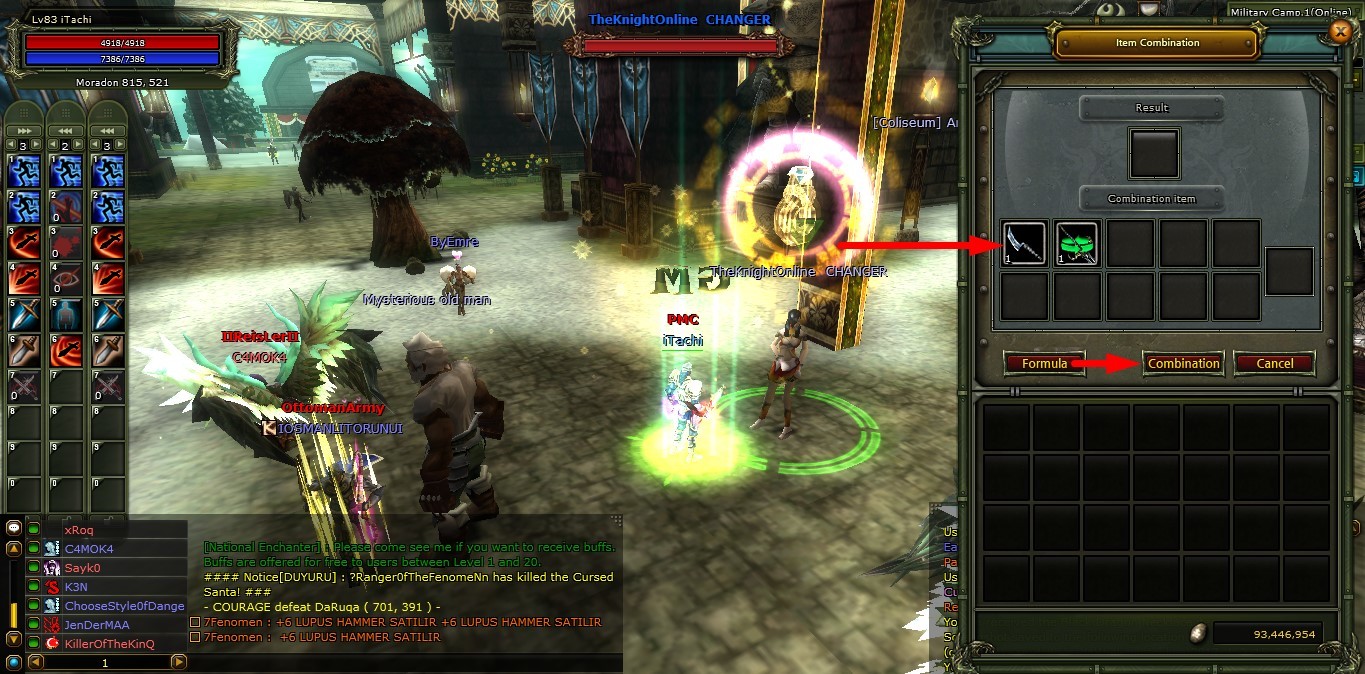This screenshot has width=1365, height=674.
Task: Activate the eye skill in the middle hotbar
Action: [x=67, y=278]
